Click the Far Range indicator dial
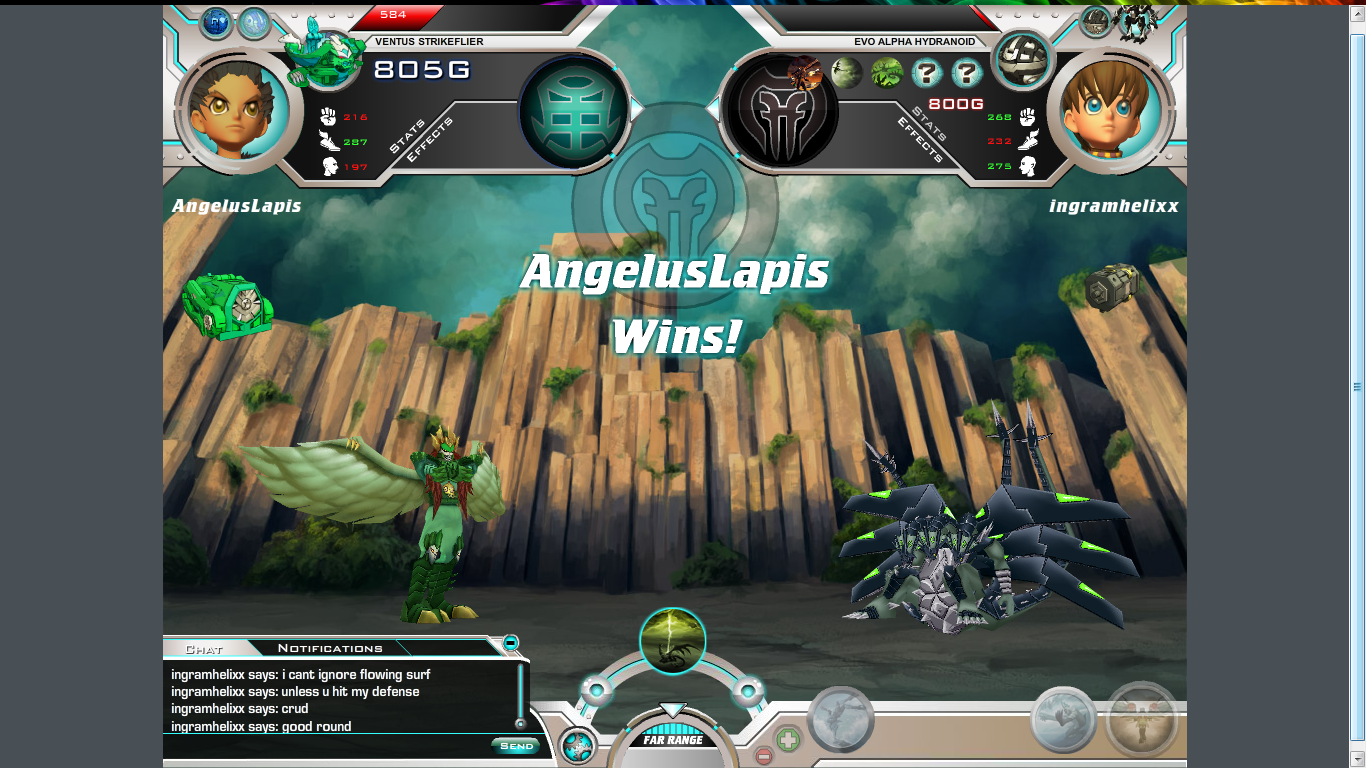Screen dimensions: 1366x768 pos(673,740)
